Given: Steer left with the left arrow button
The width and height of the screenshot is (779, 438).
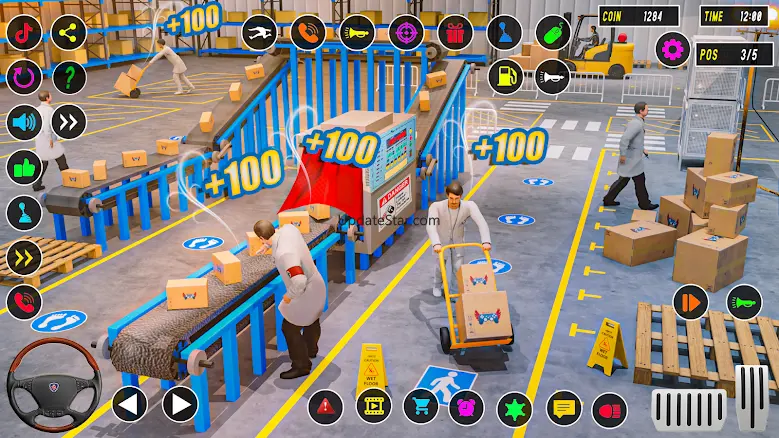Looking at the screenshot, I should (129, 404).
